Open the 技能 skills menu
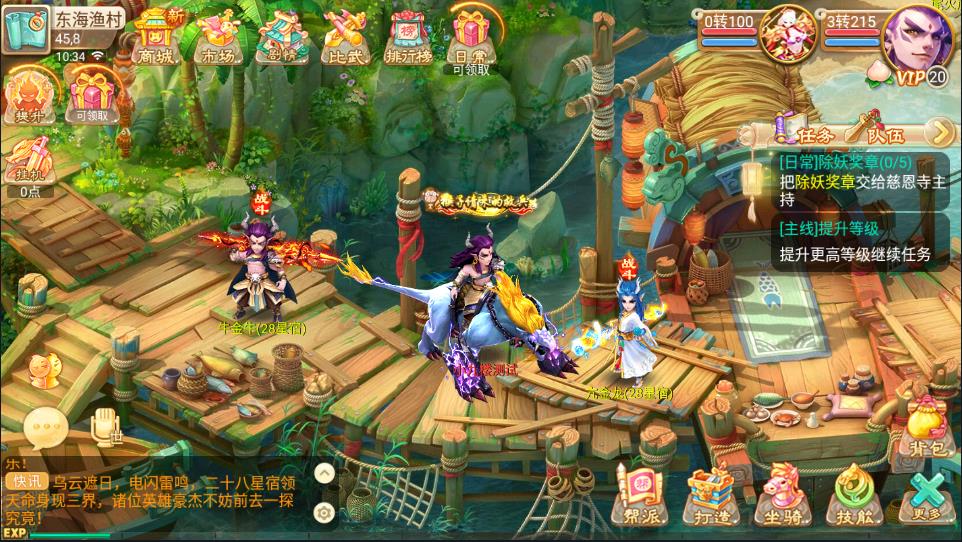Viewport: 962px width, 542px height. click(x=853, y=496)
